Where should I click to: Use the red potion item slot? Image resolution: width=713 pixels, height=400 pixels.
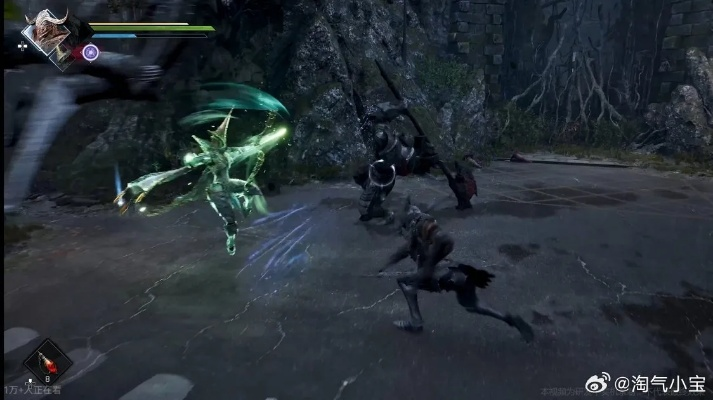(x=46, y=362)
